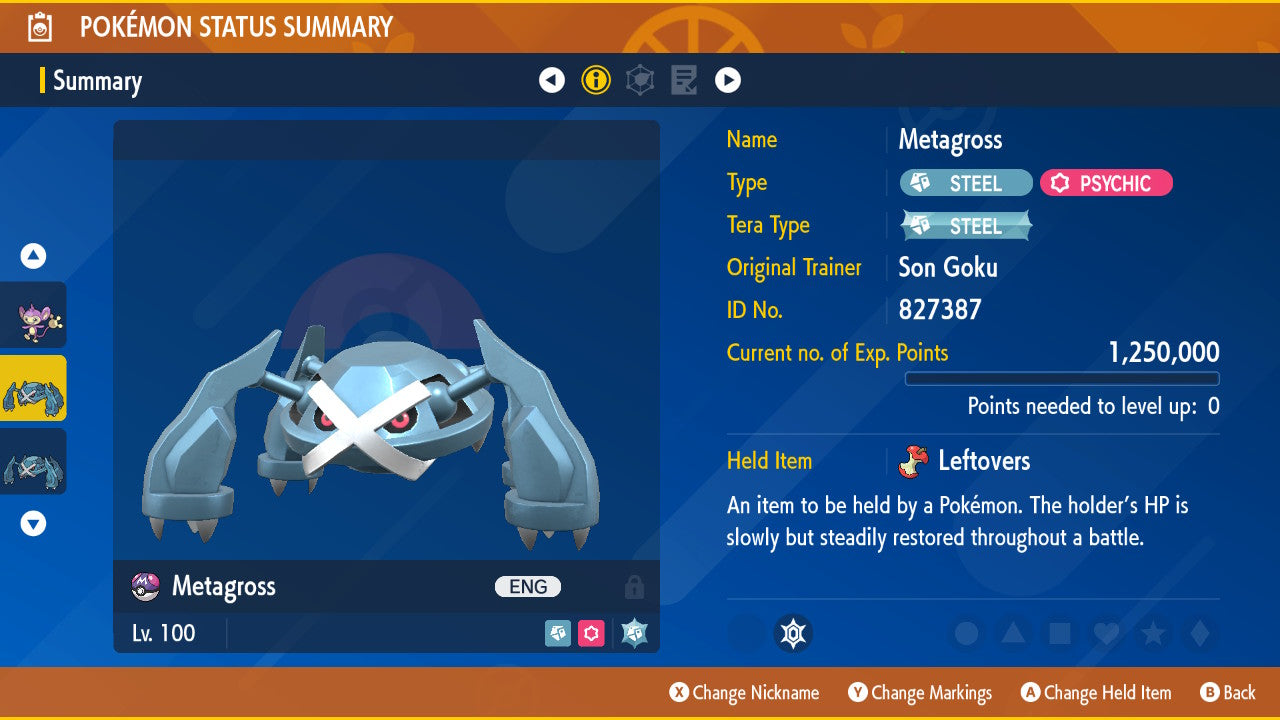The height and width of the screenshot is (720, 1280).
Task: Choose Change Held Item option
Action: coord(1096,693)
